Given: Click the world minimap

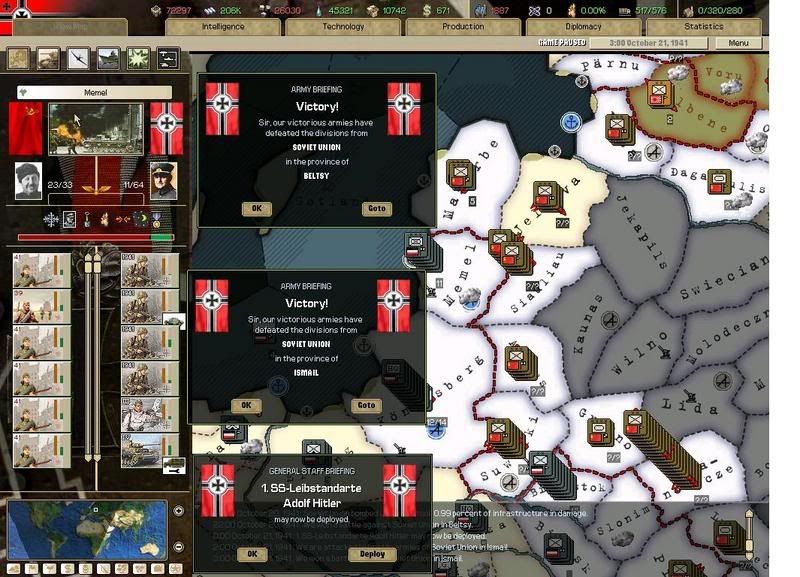Looking at the screenshot, I should pyautogui.click(x=88, y=529).
